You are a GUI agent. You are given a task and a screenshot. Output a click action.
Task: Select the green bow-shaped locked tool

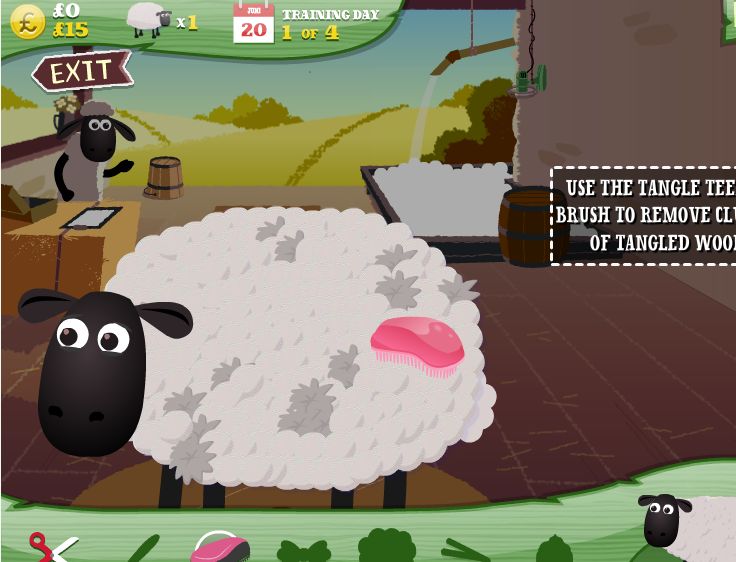[x=303, y=551]
